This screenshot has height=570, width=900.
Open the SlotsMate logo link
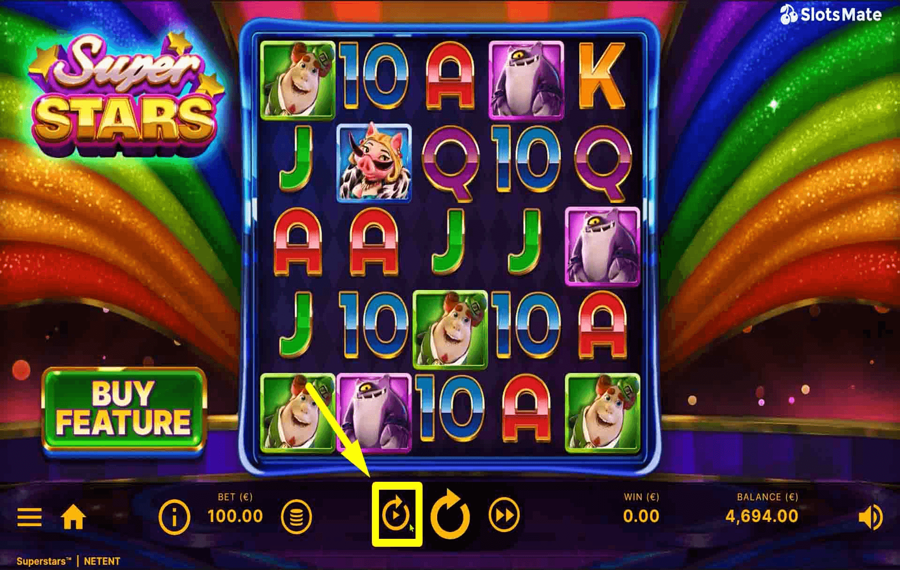(831, 15)
